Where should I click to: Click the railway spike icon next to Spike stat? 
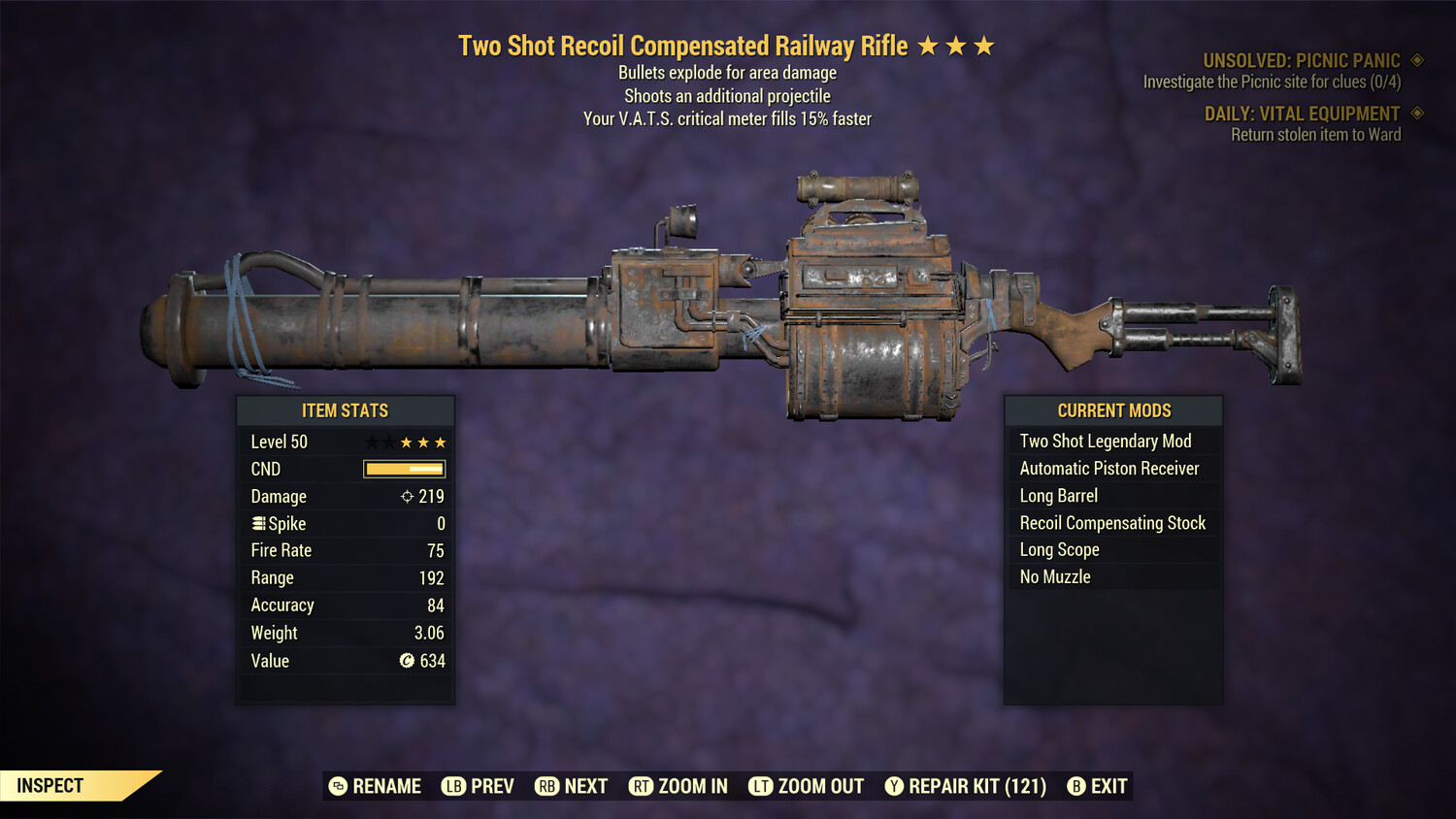pyautogui.click(x=257, y=523)
